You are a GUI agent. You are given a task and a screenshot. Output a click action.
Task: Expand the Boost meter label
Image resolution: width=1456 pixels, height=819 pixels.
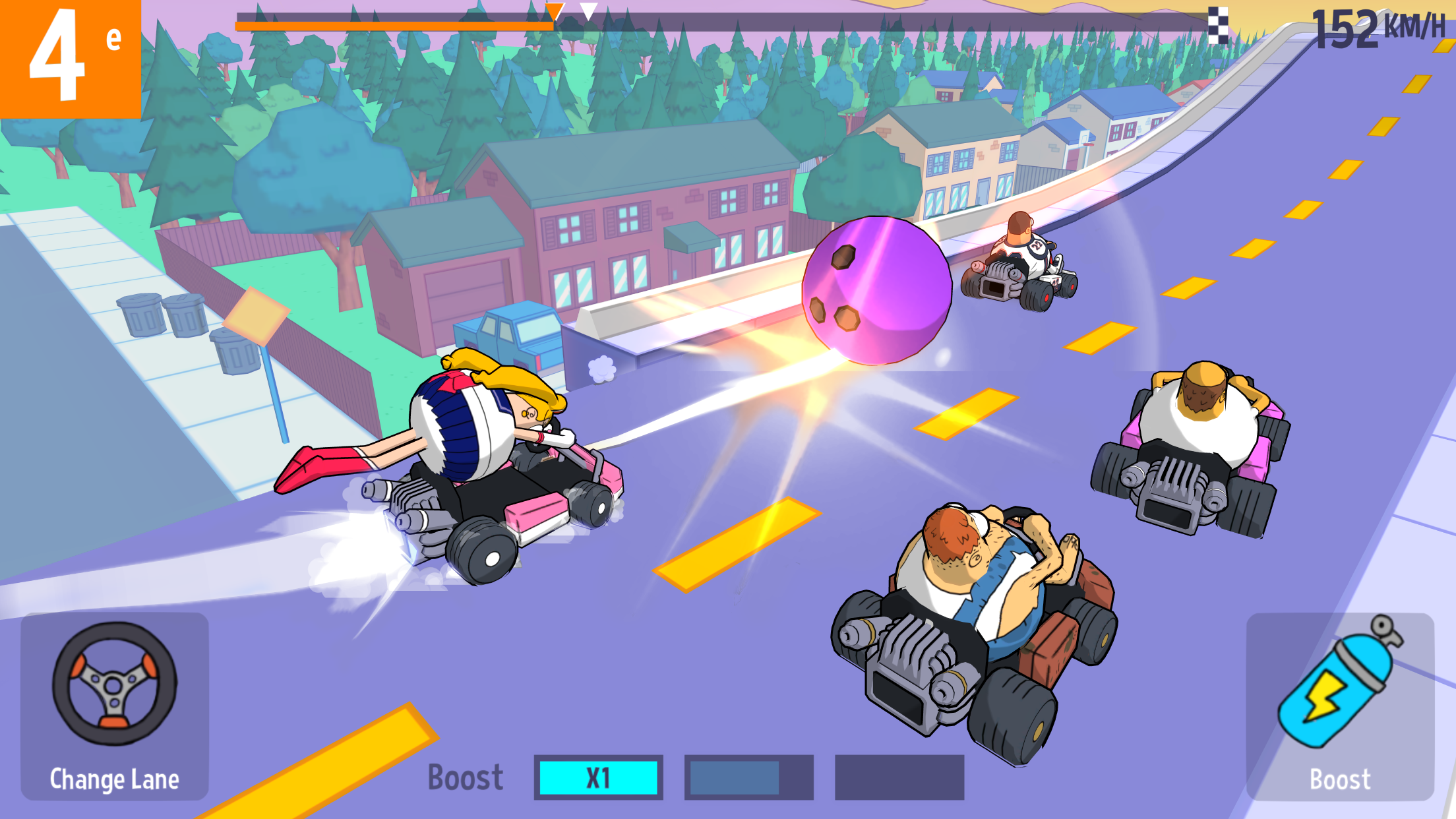click(x=466, y=776)
